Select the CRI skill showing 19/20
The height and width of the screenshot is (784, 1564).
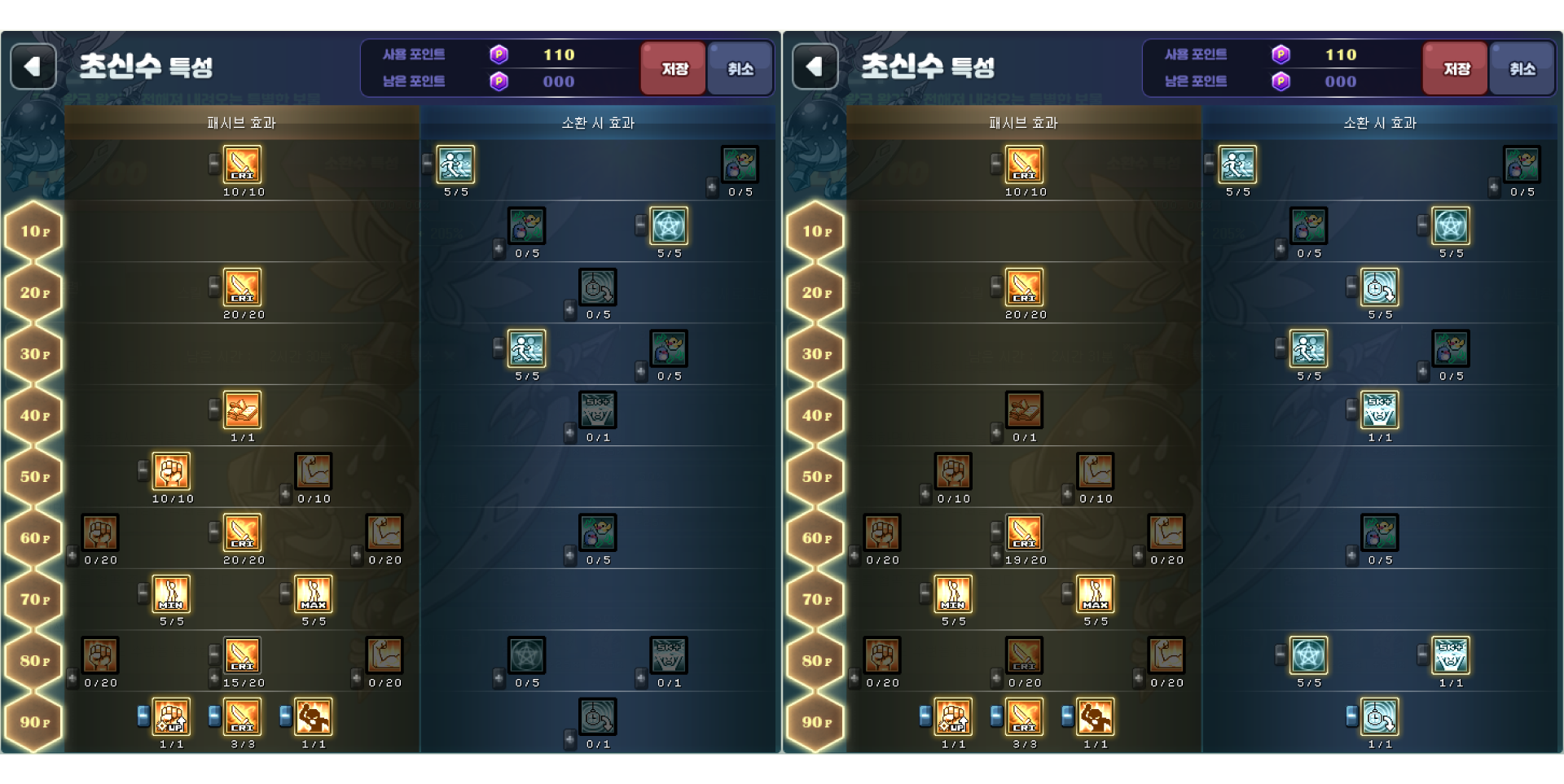coord(1024,533)
